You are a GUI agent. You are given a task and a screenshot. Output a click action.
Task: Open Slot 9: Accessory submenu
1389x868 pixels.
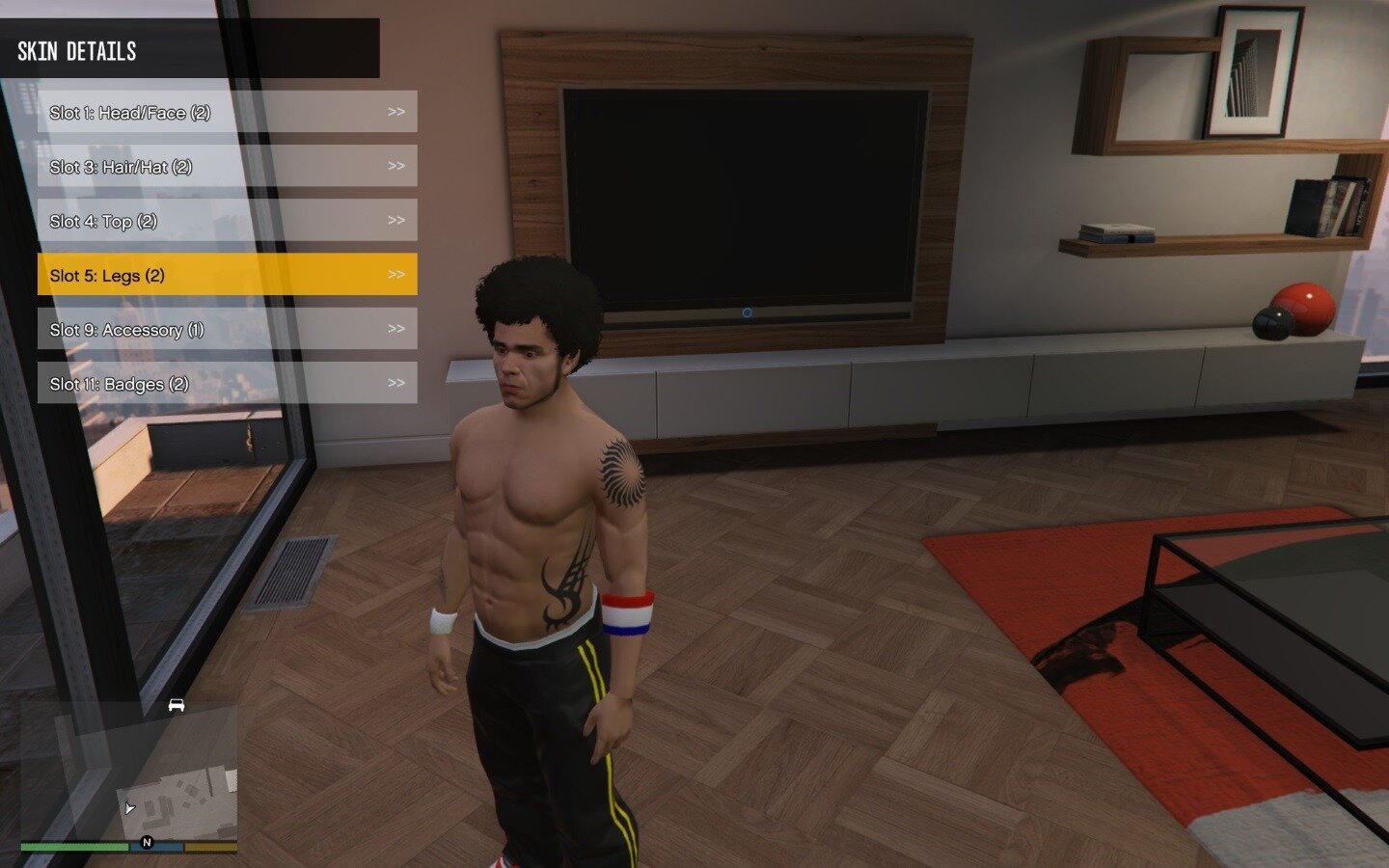(227, 329)
